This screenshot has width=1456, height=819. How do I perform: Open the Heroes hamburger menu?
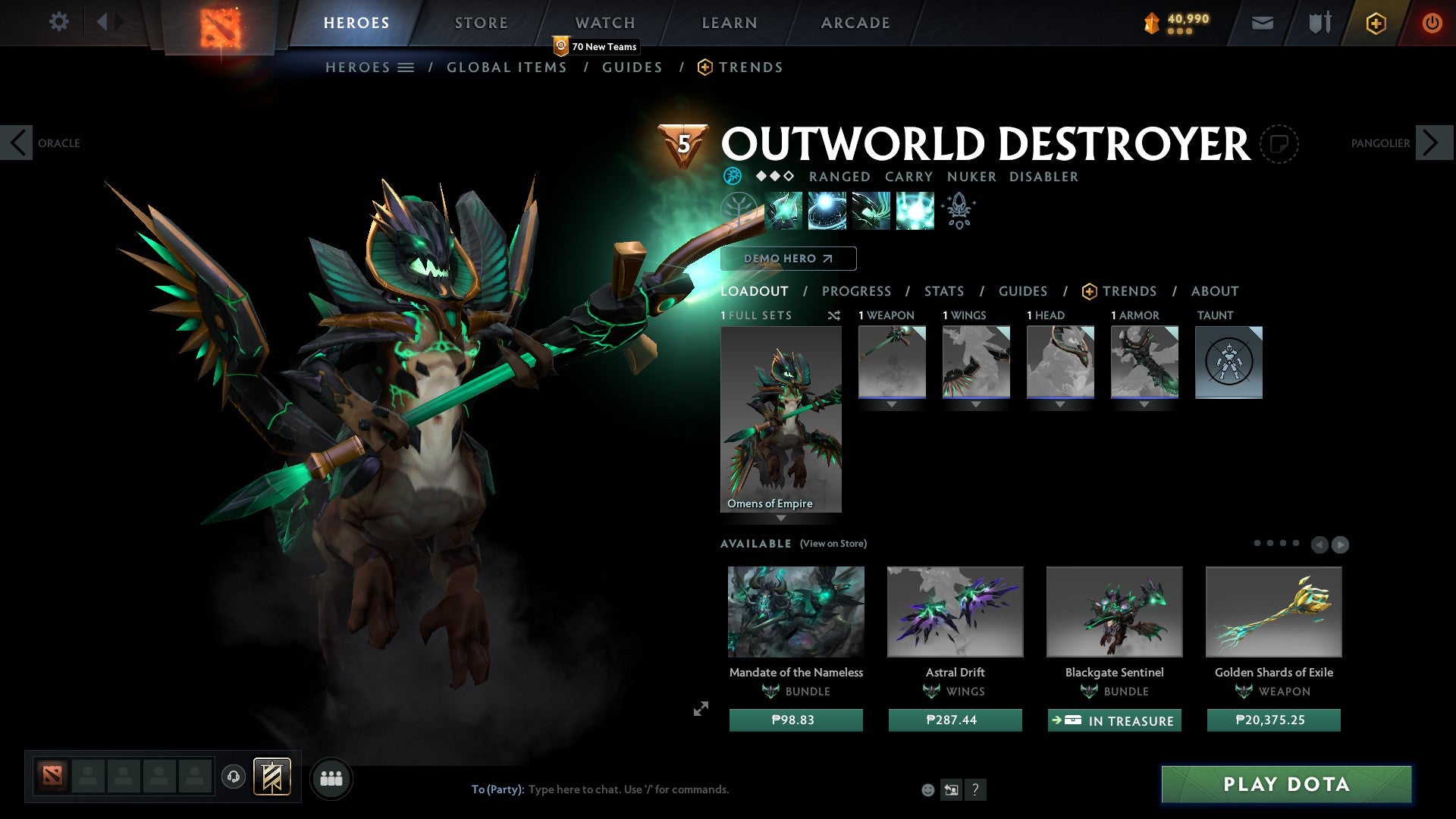coord(406,67)
